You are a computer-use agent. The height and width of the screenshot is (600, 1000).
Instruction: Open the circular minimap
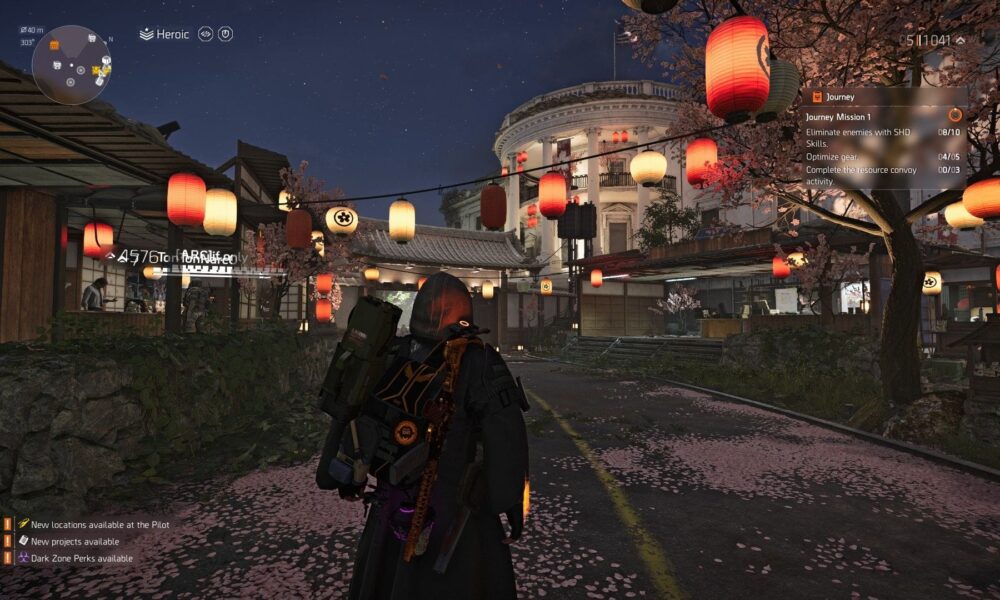pyautogui.click(x=72, y=65)
